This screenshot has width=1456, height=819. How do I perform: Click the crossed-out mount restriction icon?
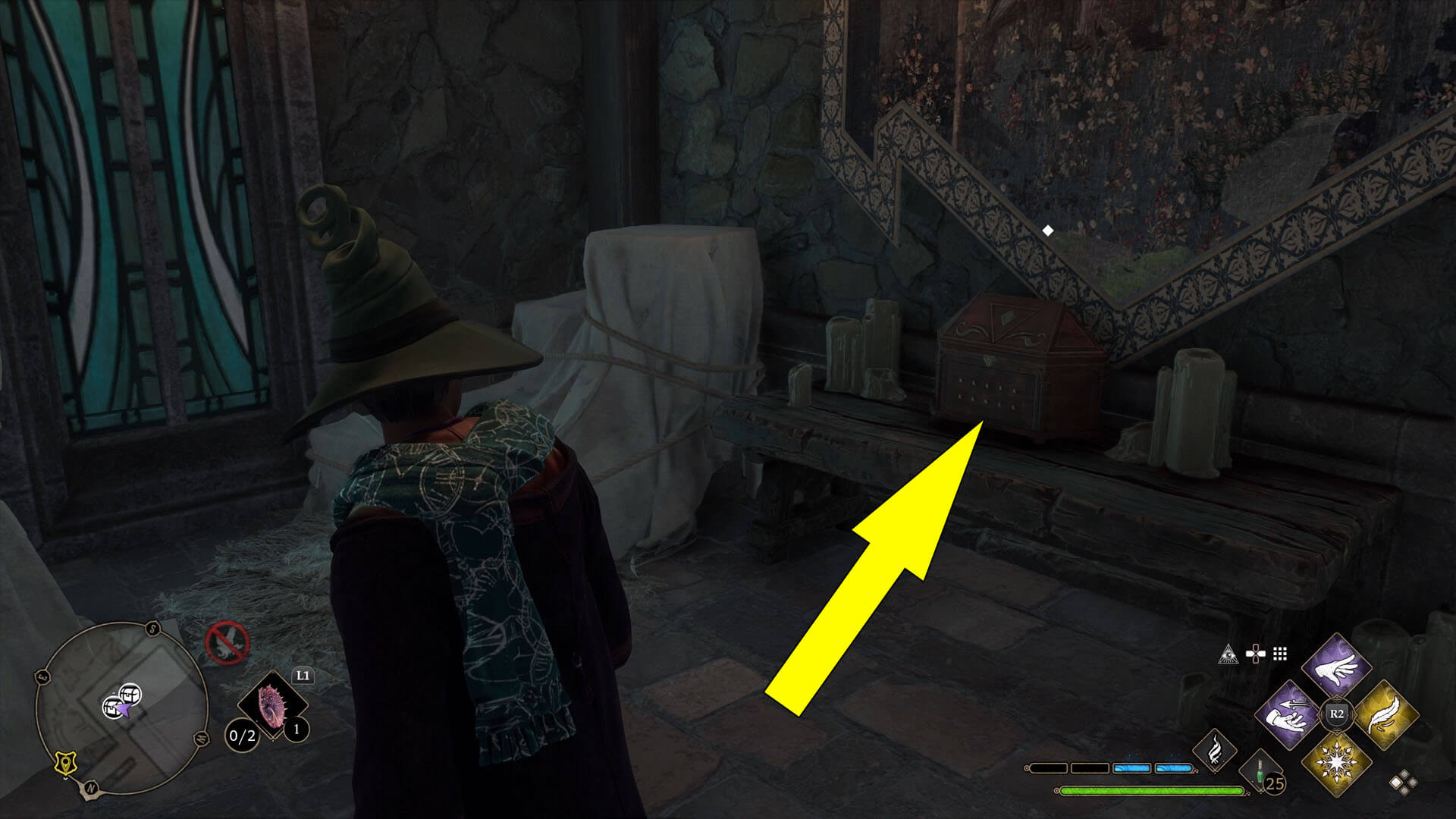[227, 643]
